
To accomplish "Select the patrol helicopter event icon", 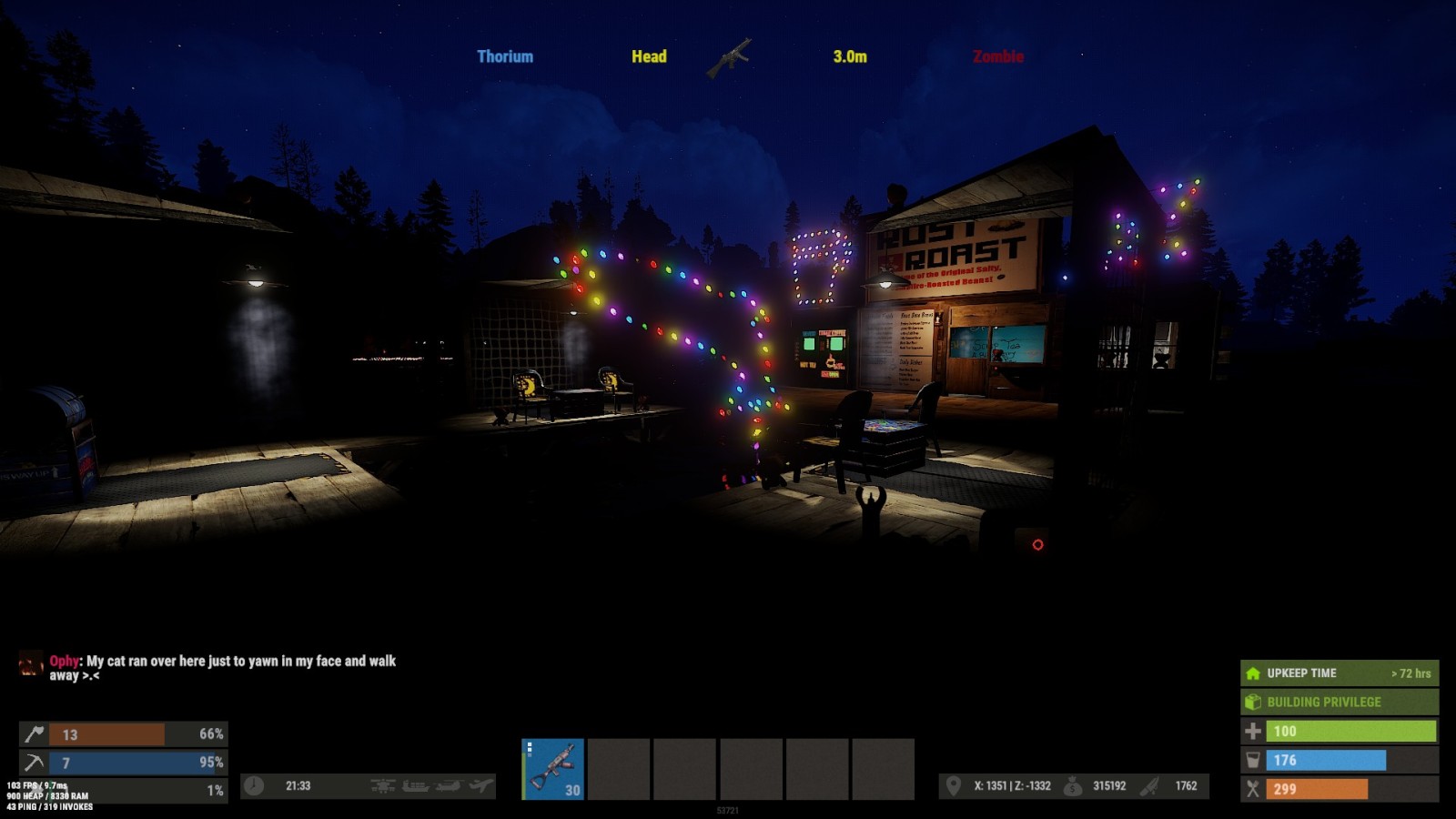I will tap(383, 786).
